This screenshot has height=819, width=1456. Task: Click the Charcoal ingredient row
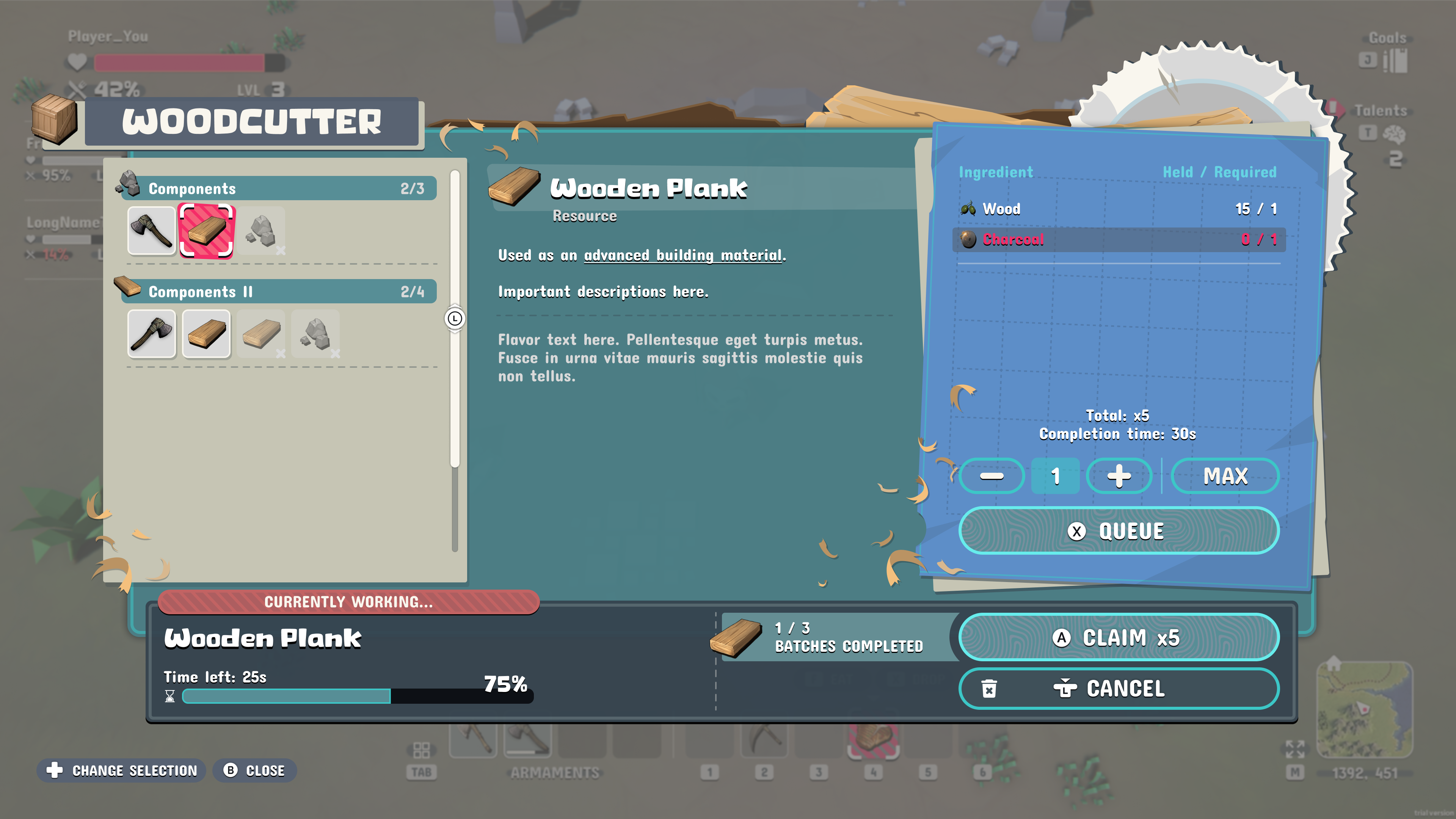[x=1118, y=239]
